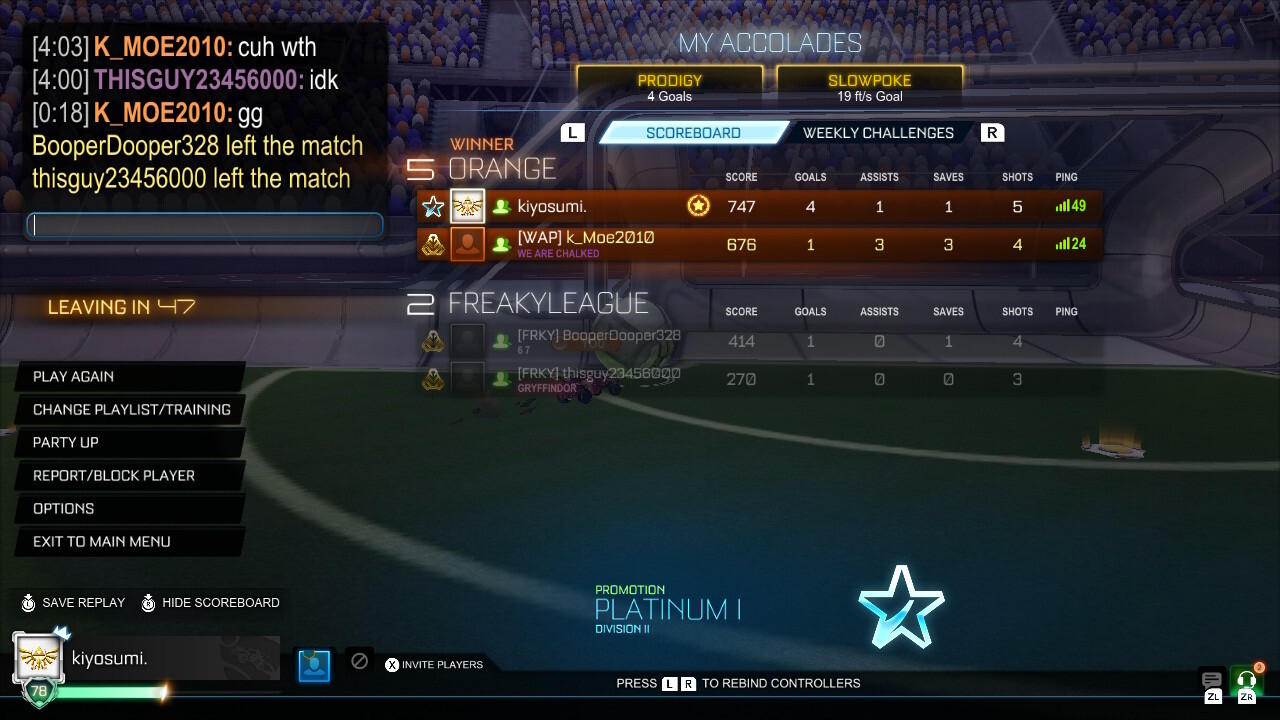Click the blocked party slot icon

(360, 661)
